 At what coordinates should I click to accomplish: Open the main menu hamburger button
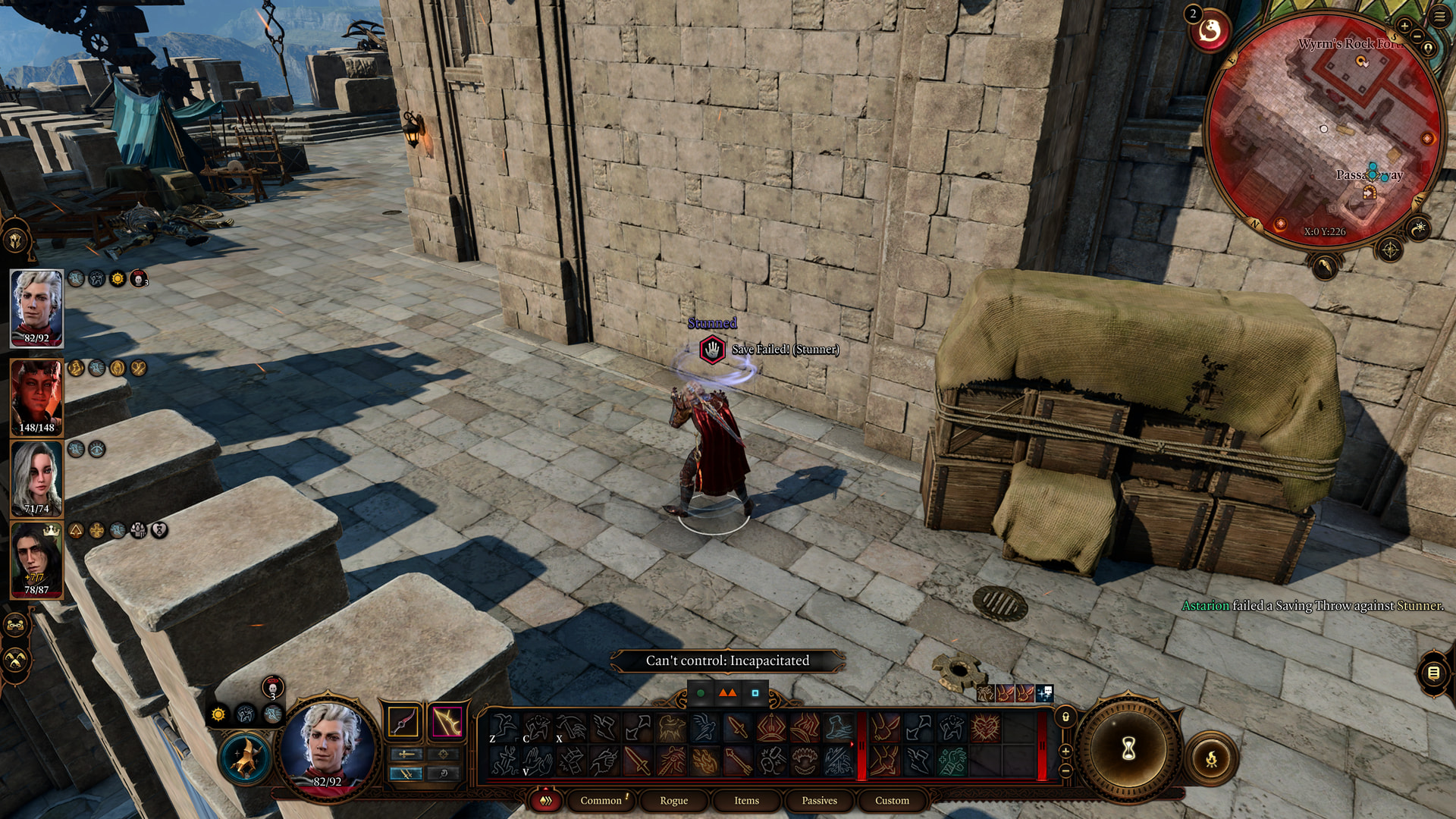[x=1439, y=16]
